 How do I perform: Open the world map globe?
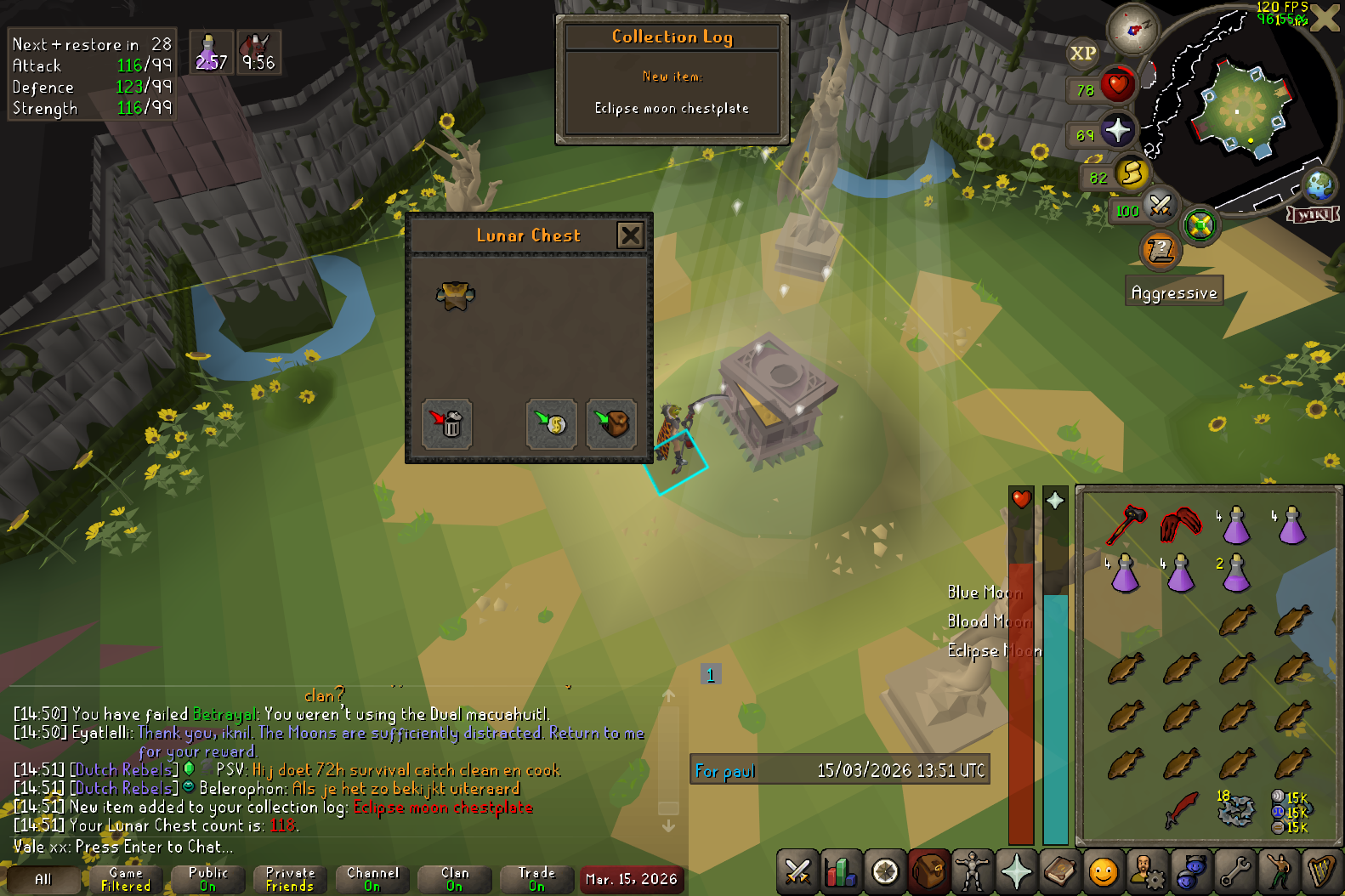coord(1319,184)
